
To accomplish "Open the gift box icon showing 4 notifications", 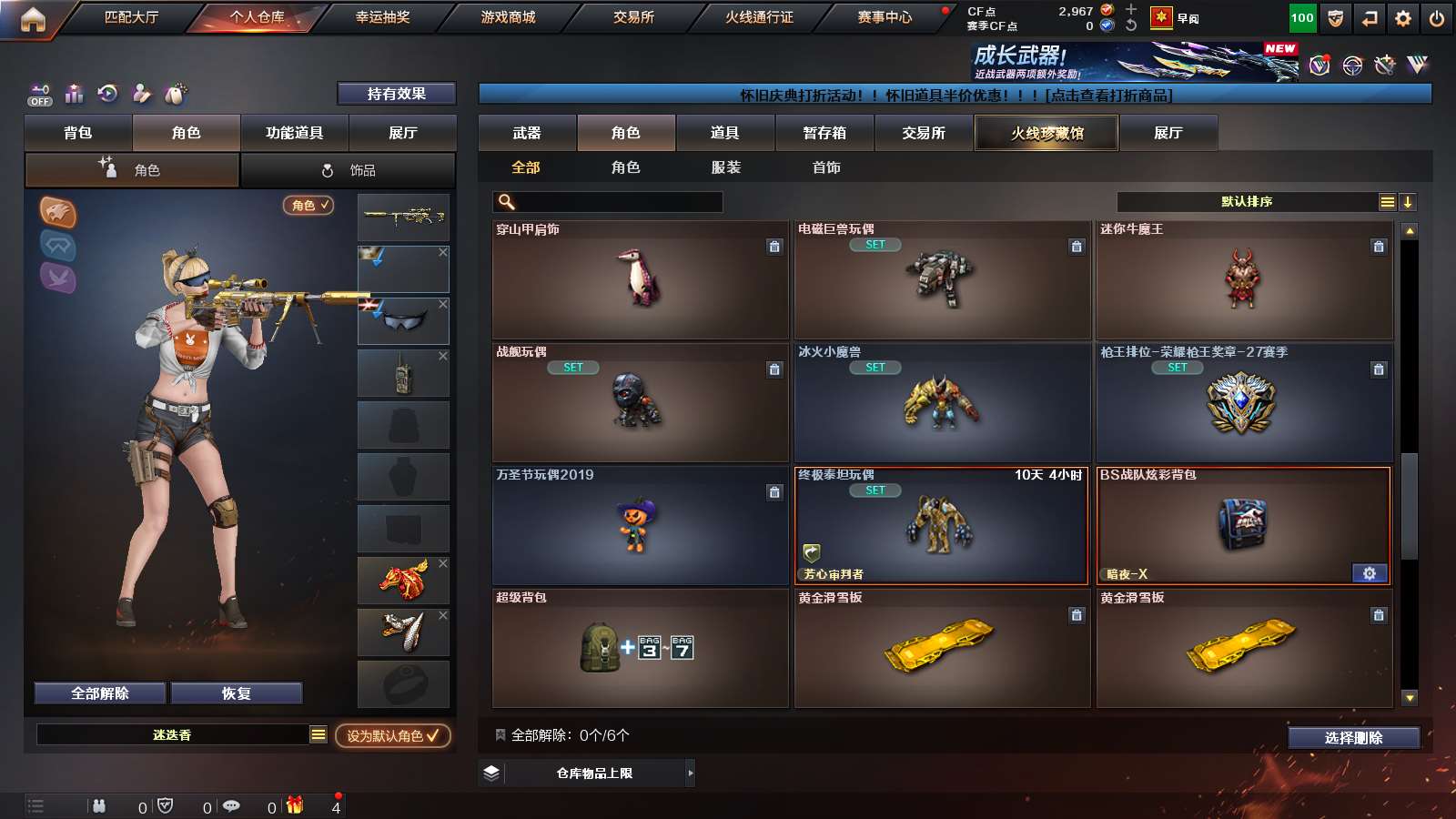I will 294,806.
